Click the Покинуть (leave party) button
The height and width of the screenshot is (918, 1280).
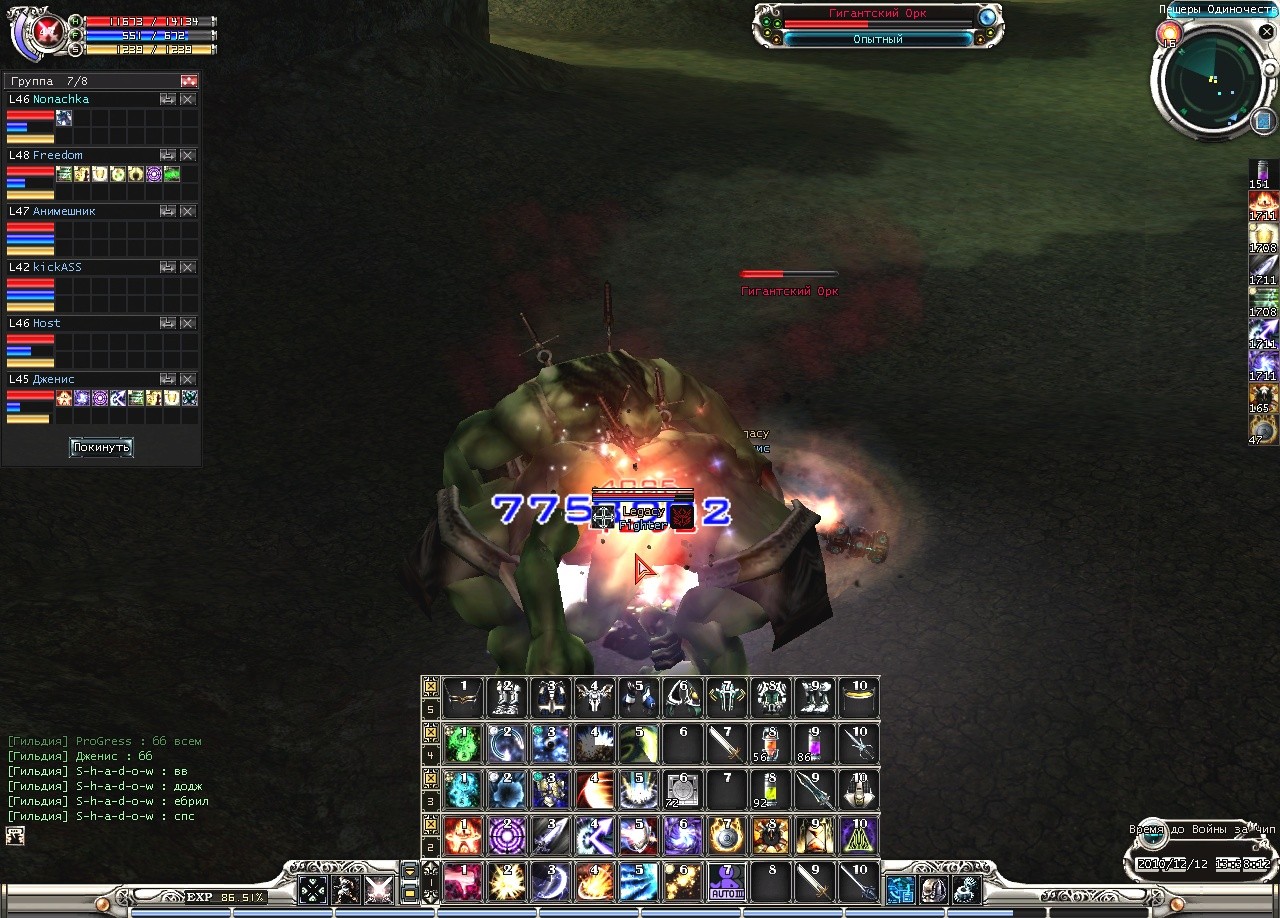coord(101,447)
